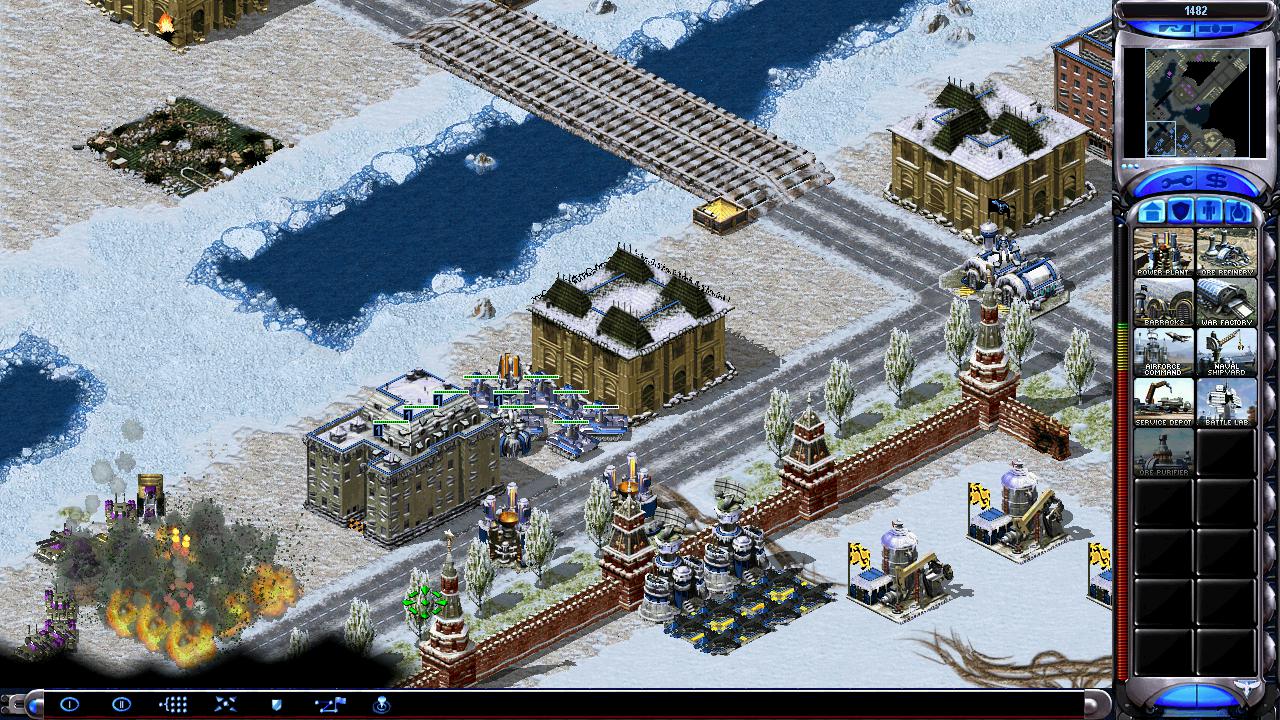The image size is (1280, 720).
Task: Open the vehicles tab
Action: coord(1238,212)
